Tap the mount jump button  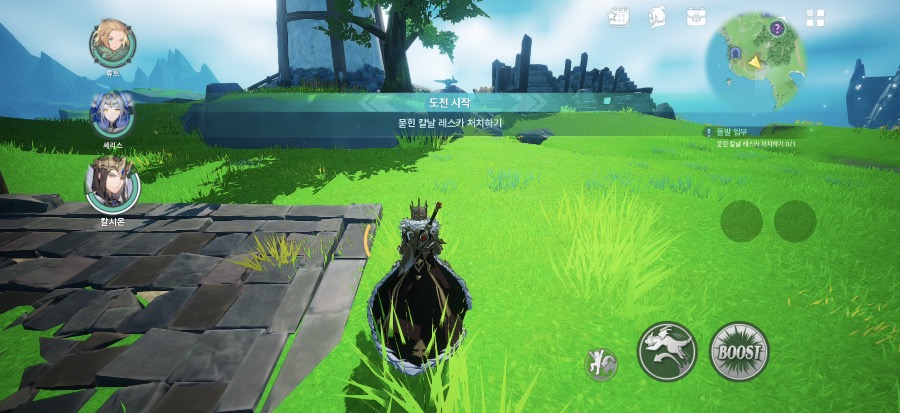click(x=667, y=352)
